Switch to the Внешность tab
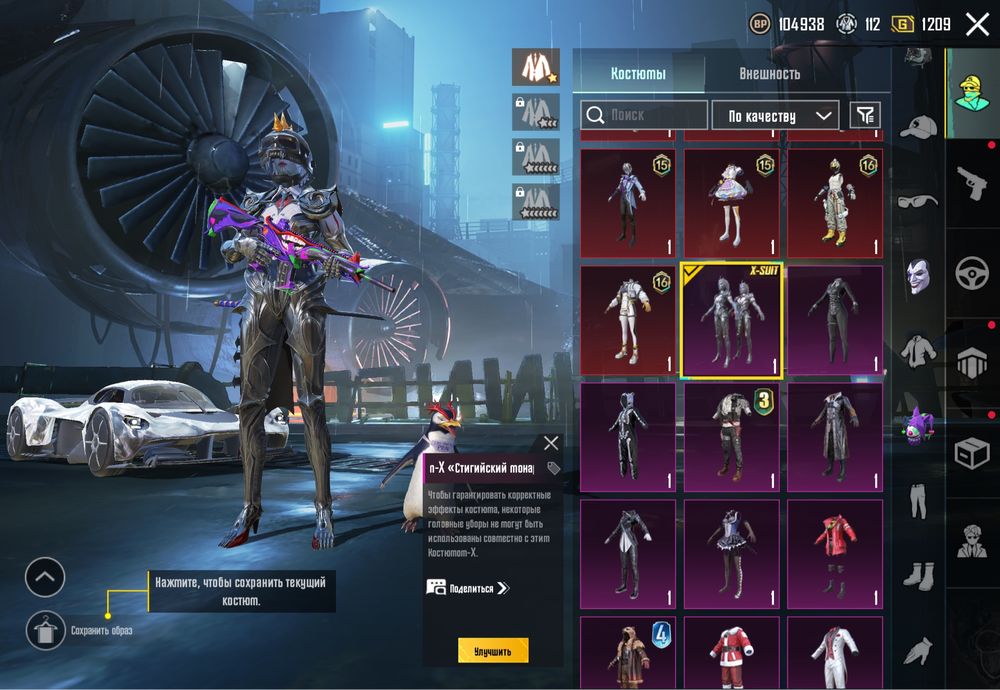Screen dimensions: 1000x690 [x=769, y=74]
